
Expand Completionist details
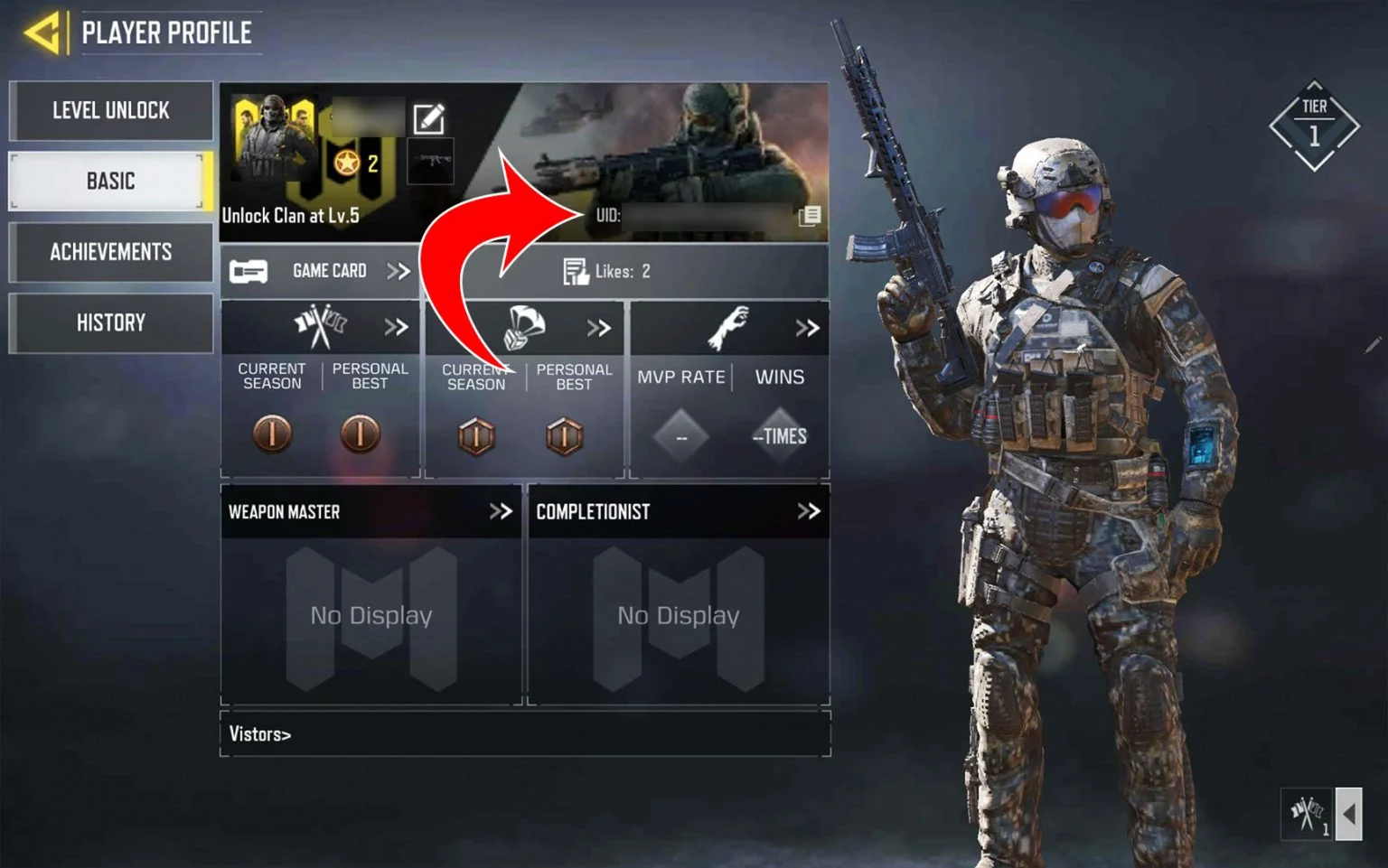pos(809,511)
